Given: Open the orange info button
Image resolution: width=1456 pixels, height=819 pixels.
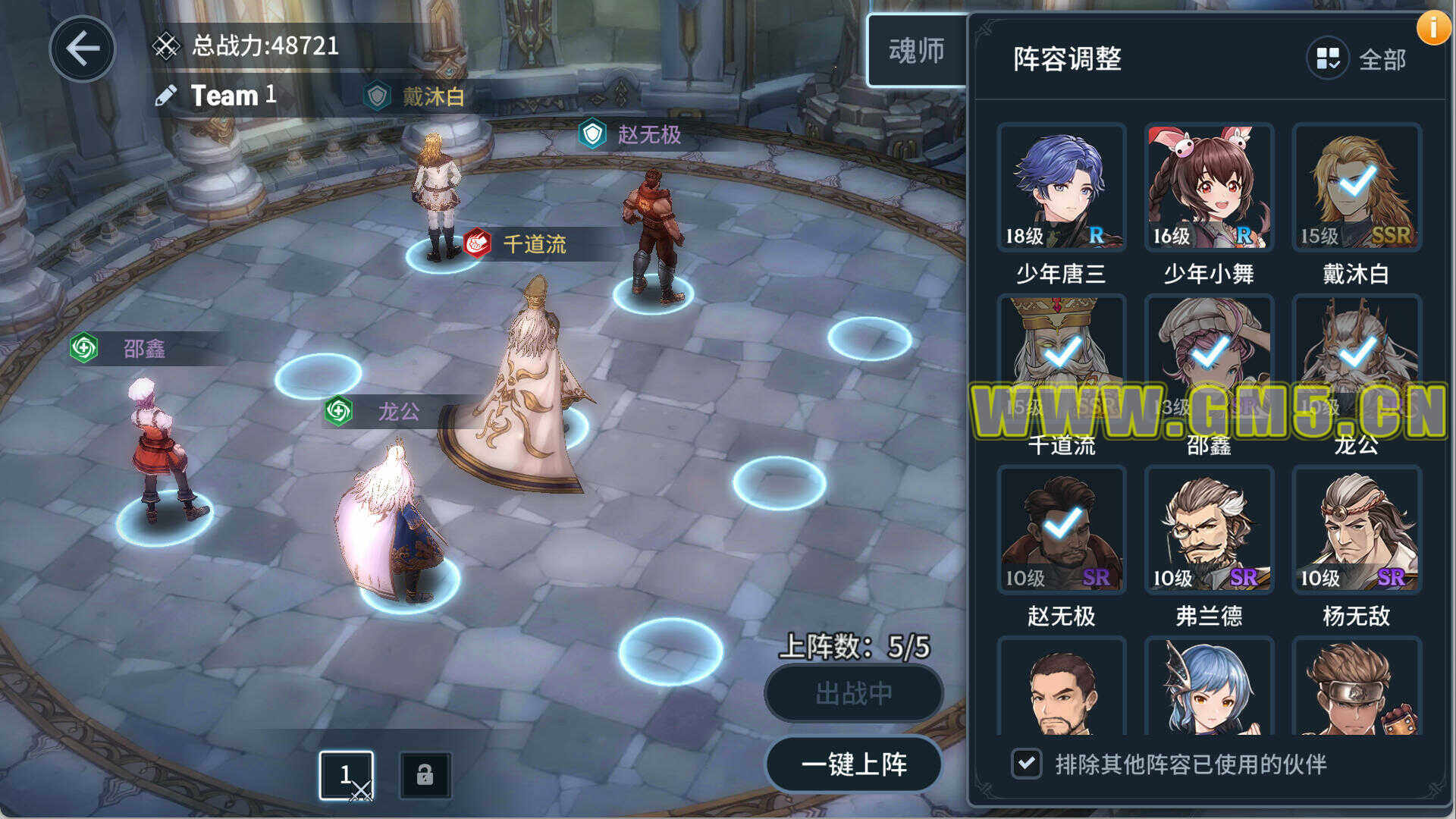Looking at the screenshot, I should click(x=1433, y=28).
